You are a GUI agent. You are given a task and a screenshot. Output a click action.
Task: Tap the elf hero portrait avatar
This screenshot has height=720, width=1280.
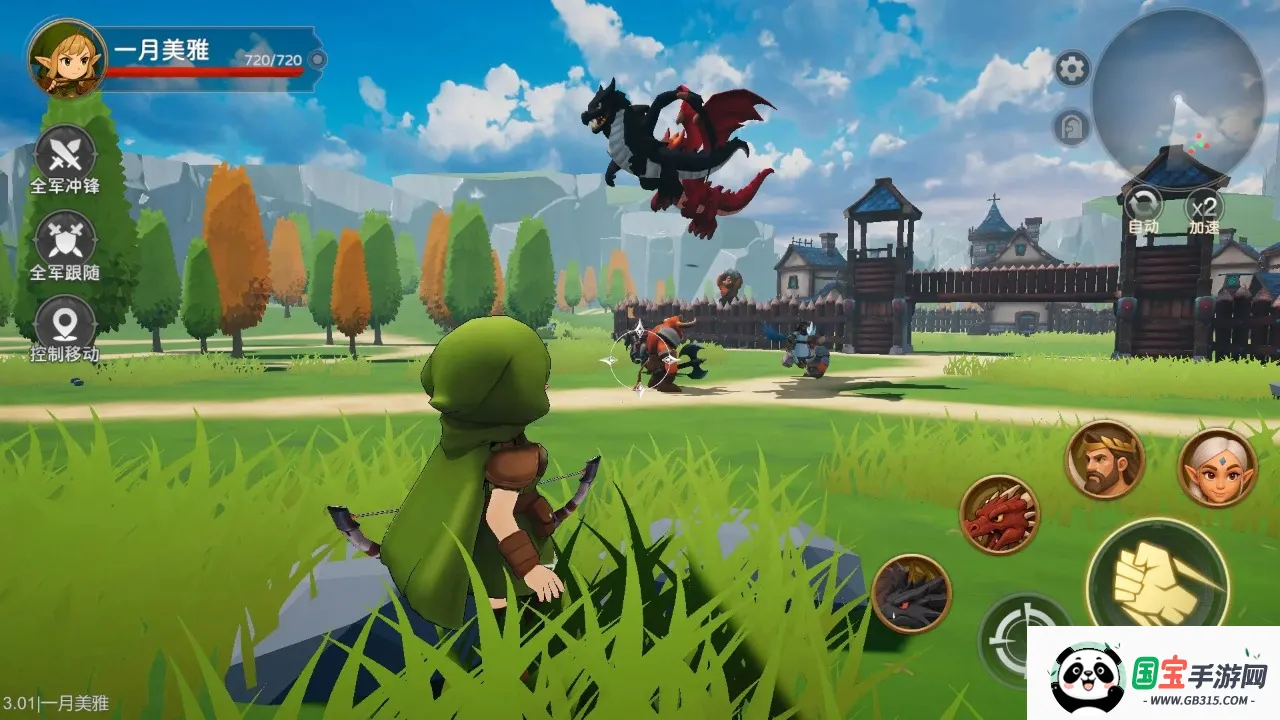click(67, 58)
